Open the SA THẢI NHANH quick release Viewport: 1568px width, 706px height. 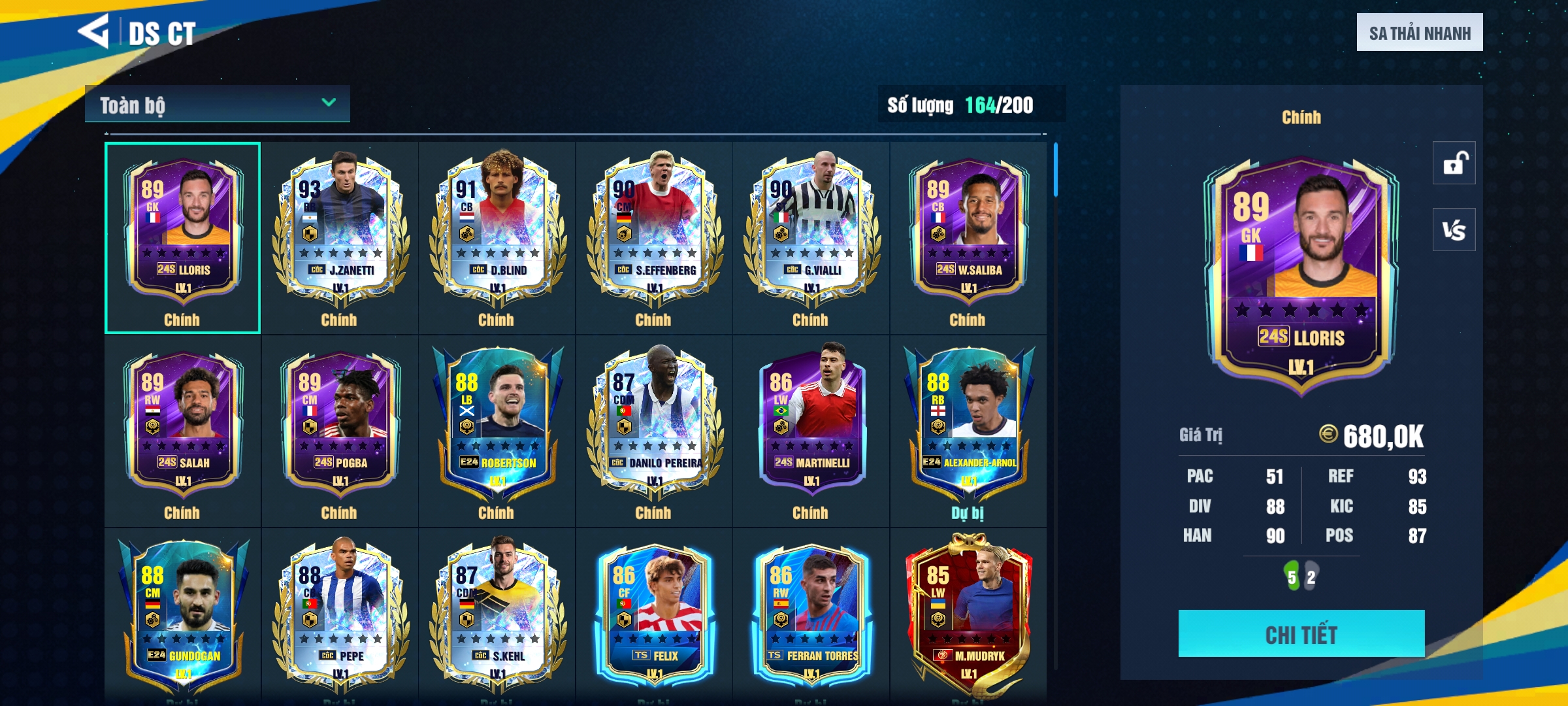(1419, 33)
